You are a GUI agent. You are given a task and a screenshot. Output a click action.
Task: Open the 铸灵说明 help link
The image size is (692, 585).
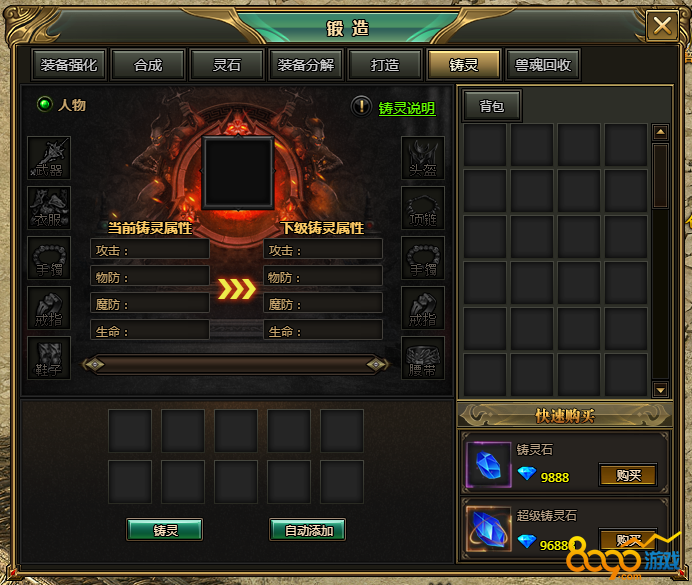(x=407, y=108)
